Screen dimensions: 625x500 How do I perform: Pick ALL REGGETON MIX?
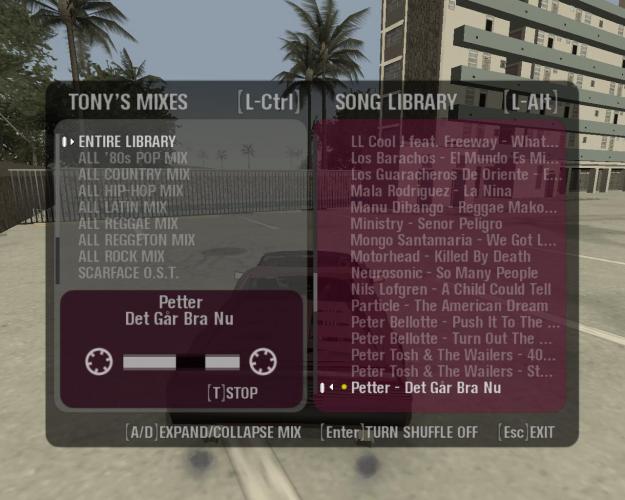pos(136,240)
